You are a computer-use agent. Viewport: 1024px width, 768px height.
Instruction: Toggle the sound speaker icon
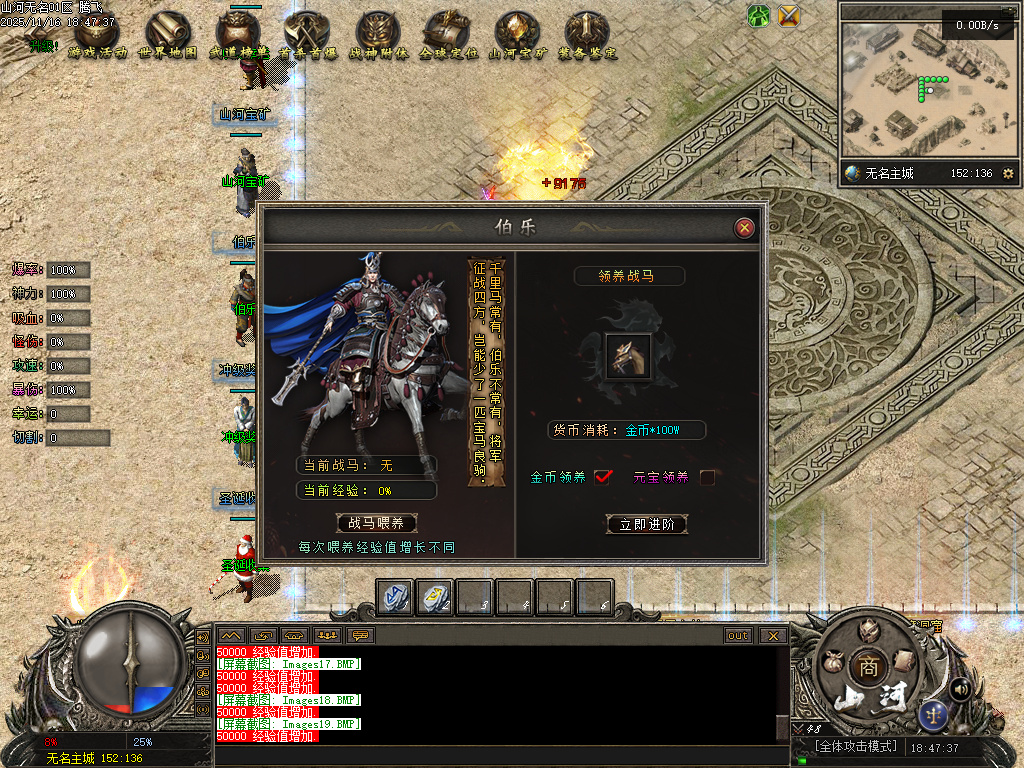point(960,688)
